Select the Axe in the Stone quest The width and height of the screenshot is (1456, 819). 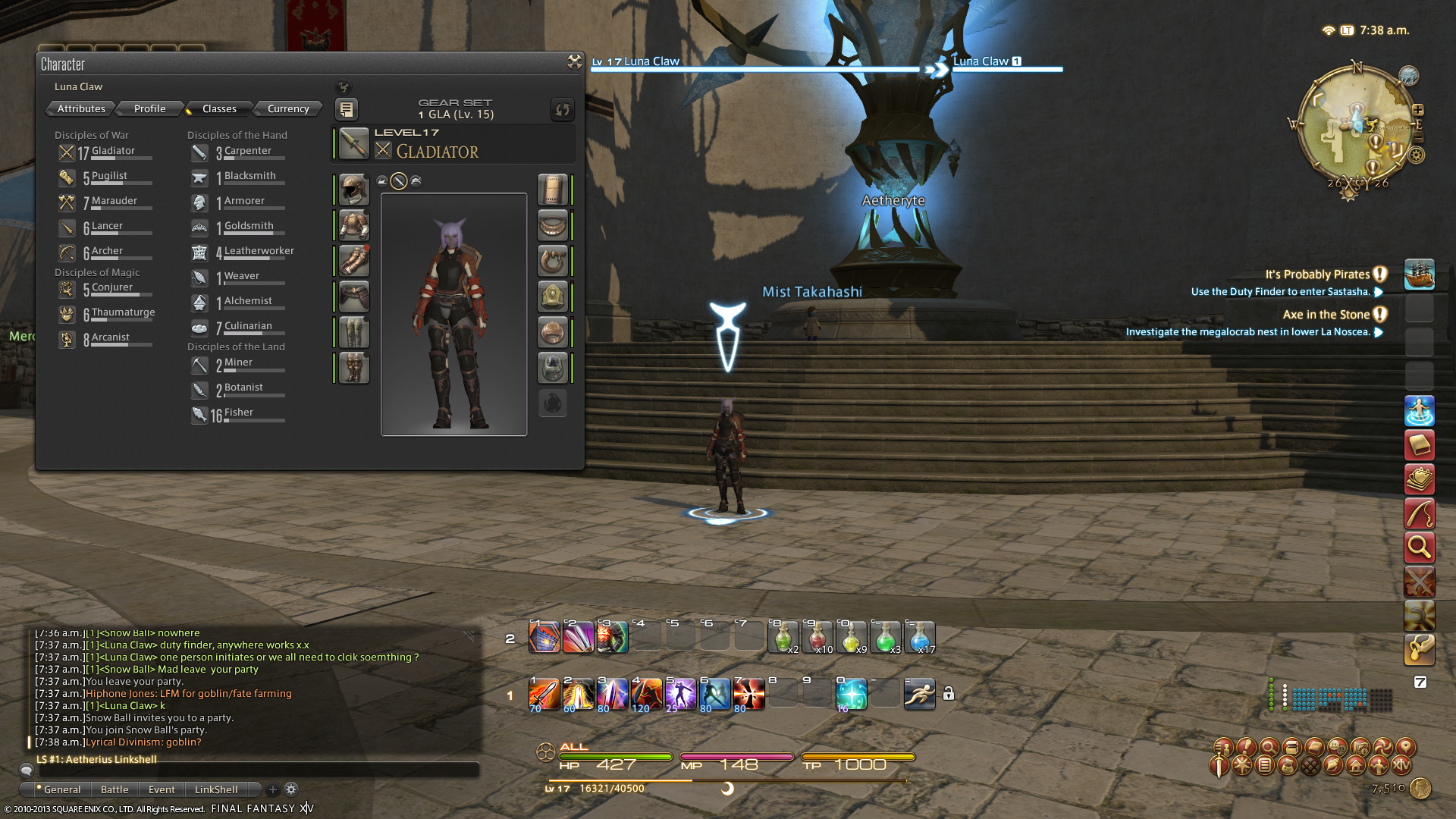tap(1326, 315)
